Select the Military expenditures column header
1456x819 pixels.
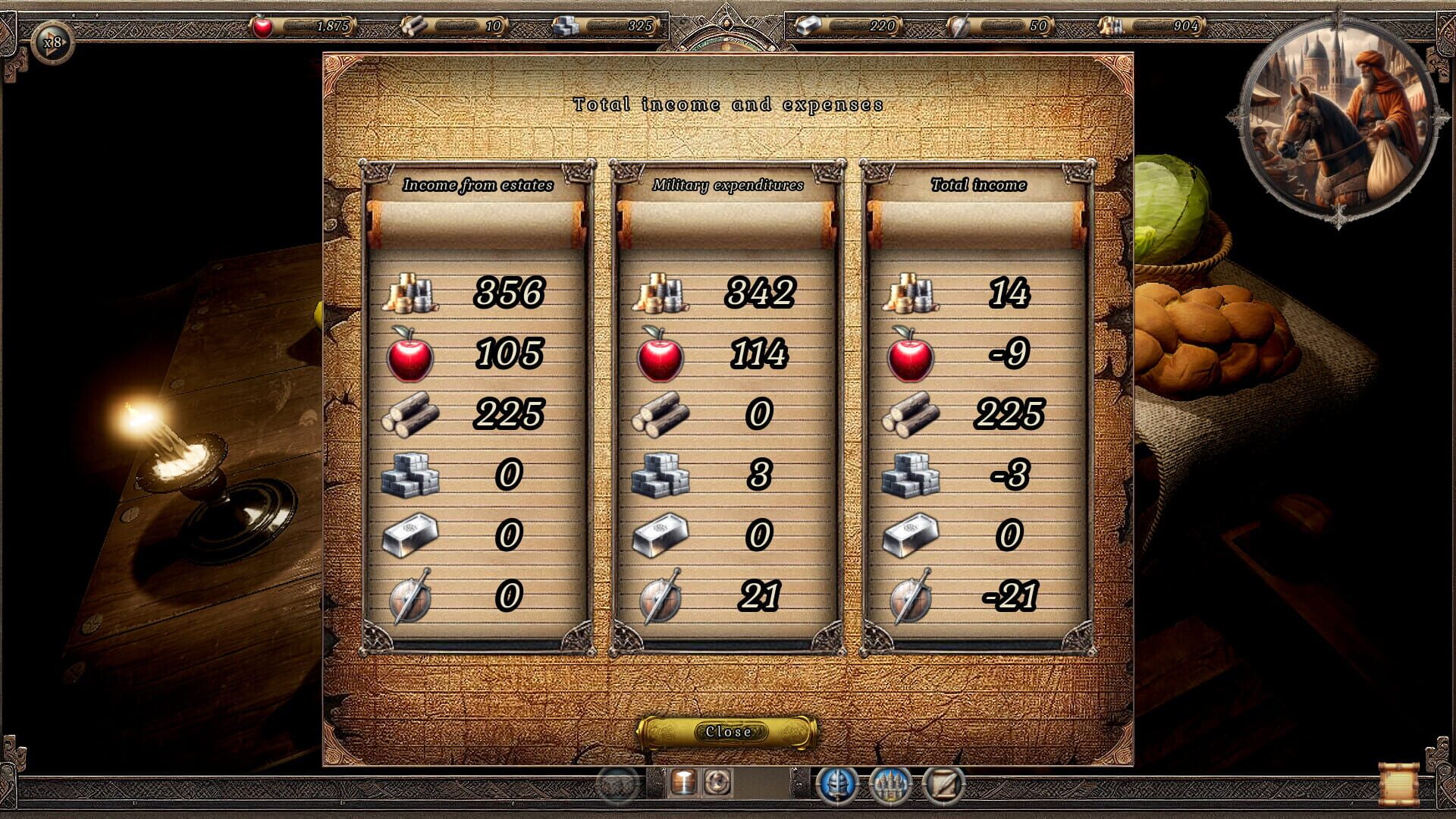coord(729,184)
